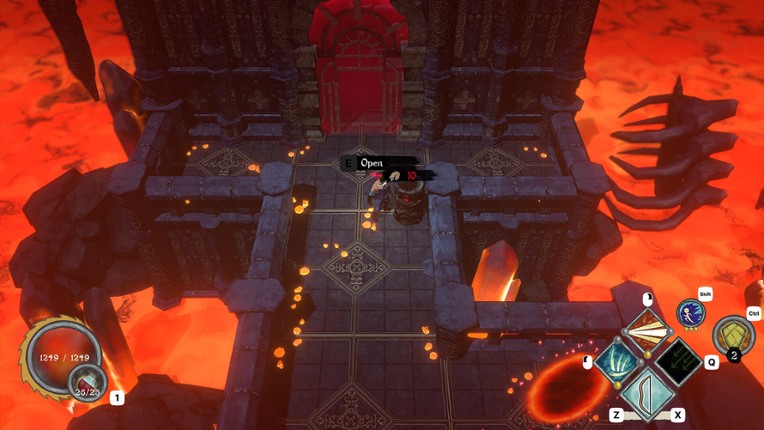Trigger the dark arrow rain ability
Viewport: 764px width, 430px height.
[679, 361]
